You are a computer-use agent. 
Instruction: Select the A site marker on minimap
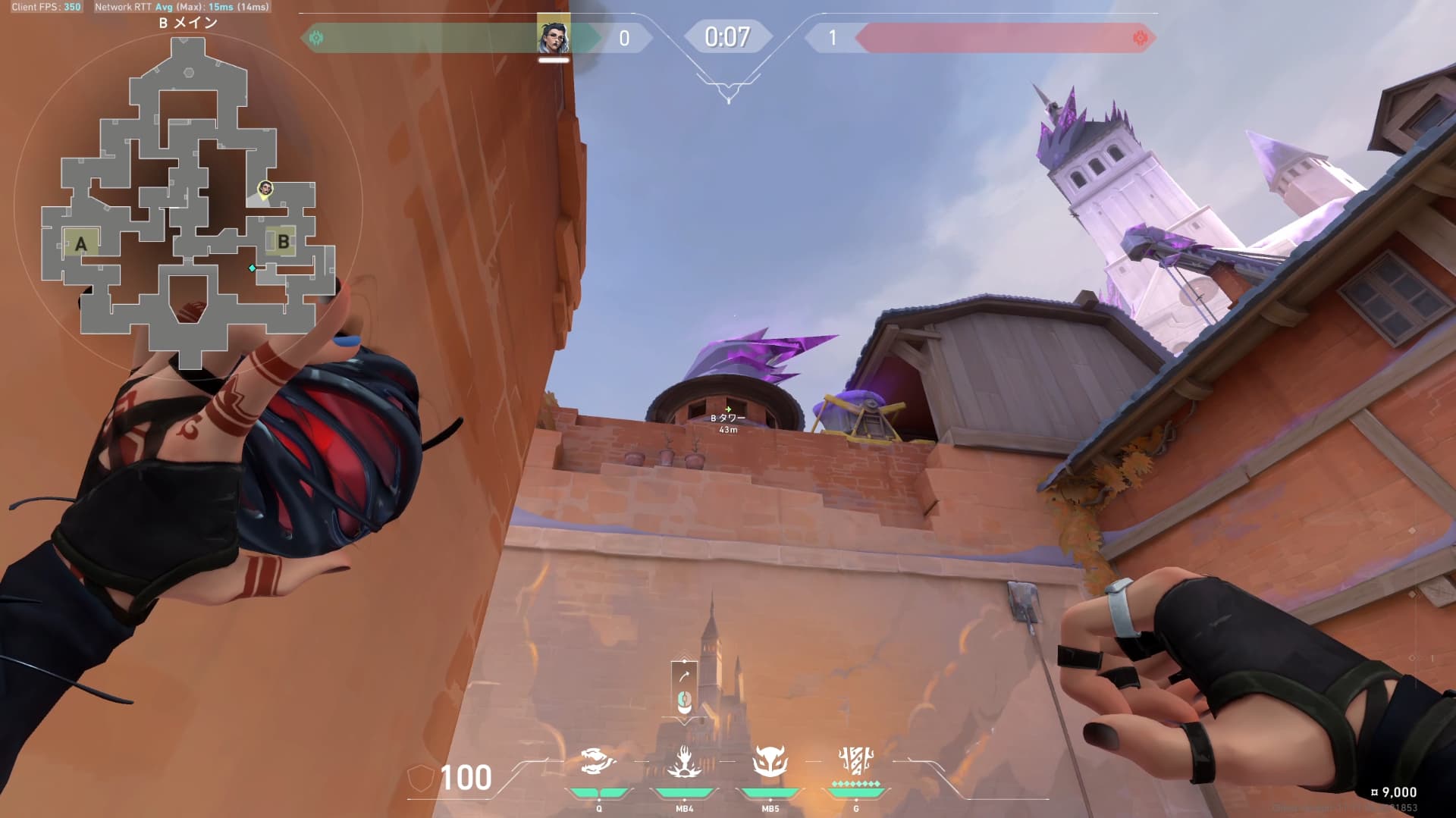pyautogui.click(x=80, y=243)
